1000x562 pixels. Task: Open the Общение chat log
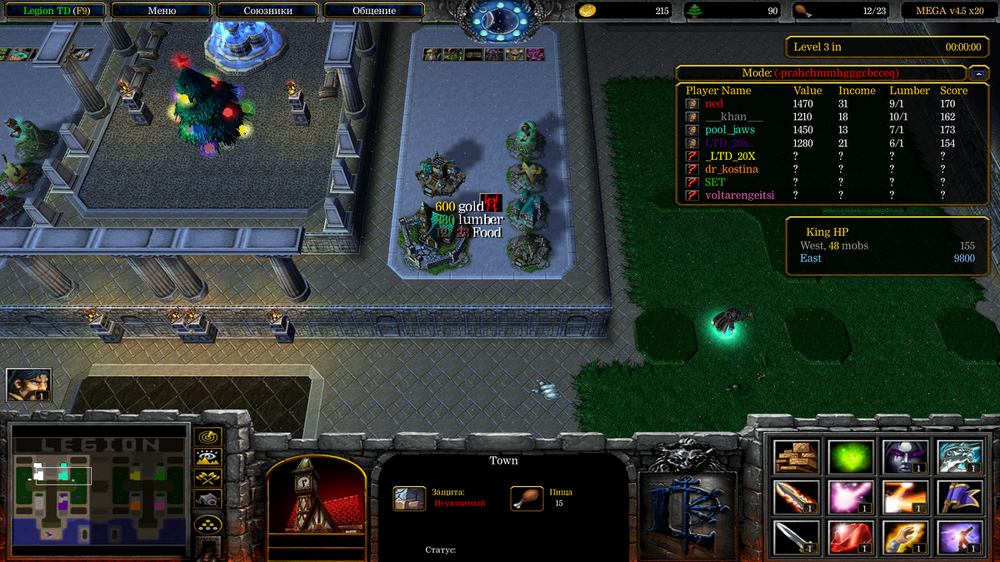coord(374,11)
